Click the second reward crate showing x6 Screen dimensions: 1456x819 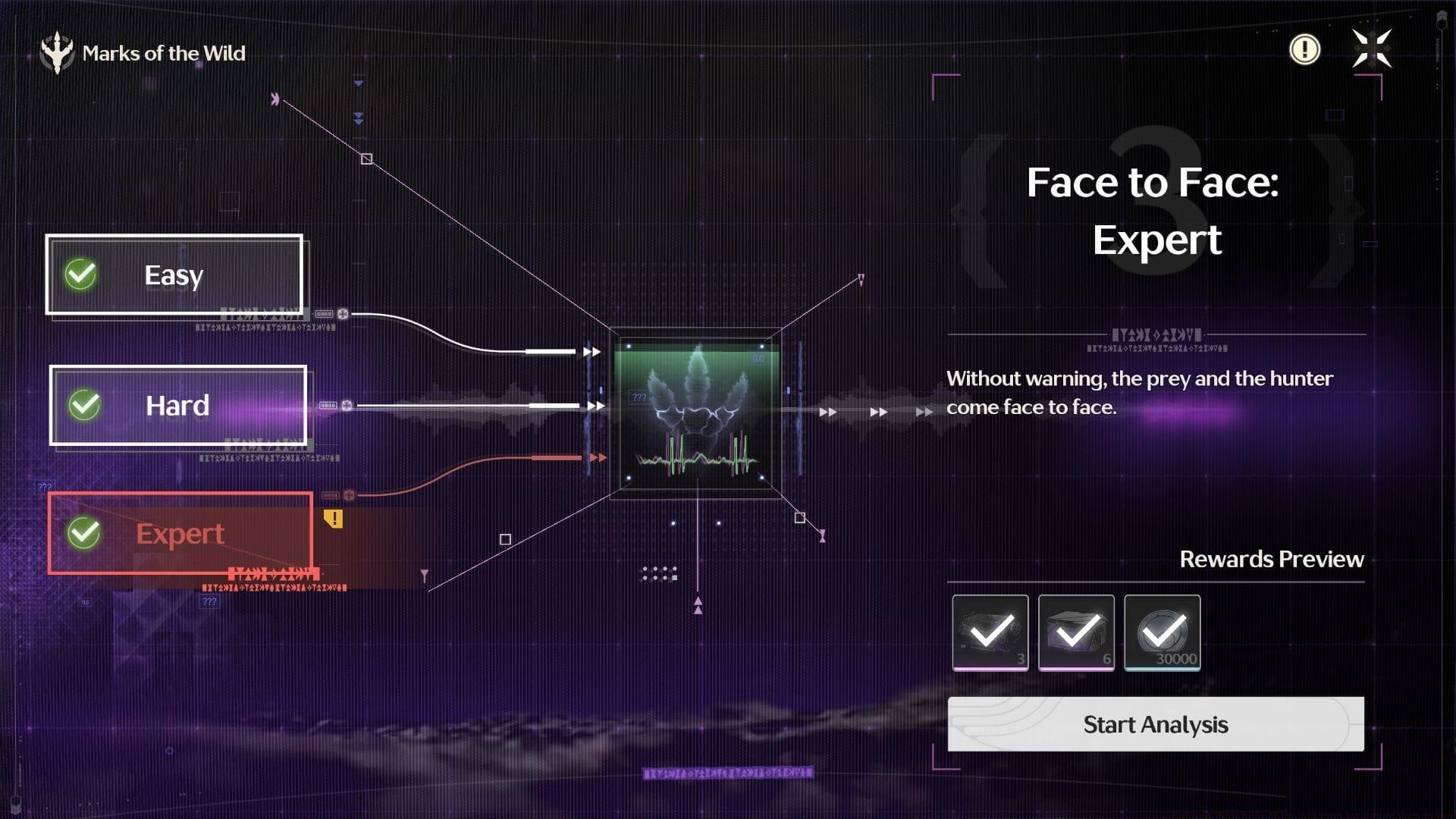[1076, 633]
